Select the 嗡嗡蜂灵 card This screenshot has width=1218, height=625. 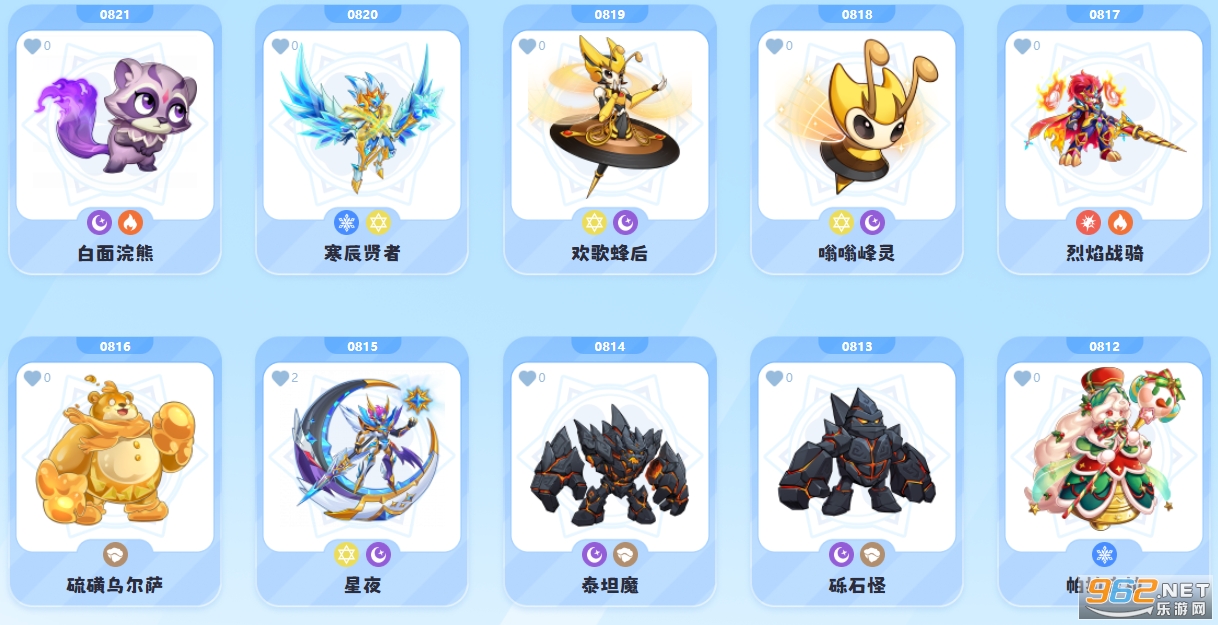[856, 125]
